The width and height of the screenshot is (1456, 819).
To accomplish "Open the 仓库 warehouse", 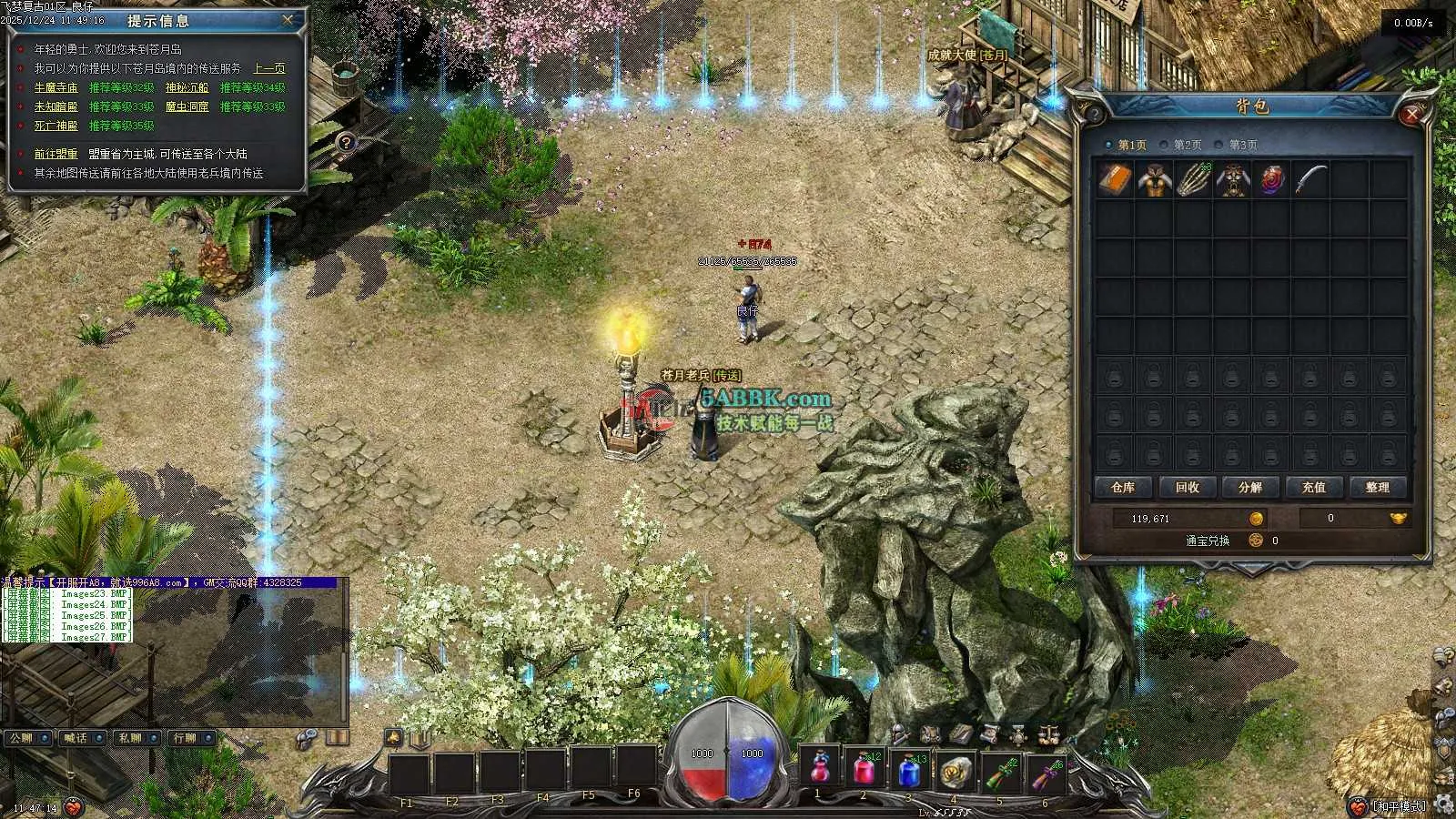I will [x=1123, y=488].
